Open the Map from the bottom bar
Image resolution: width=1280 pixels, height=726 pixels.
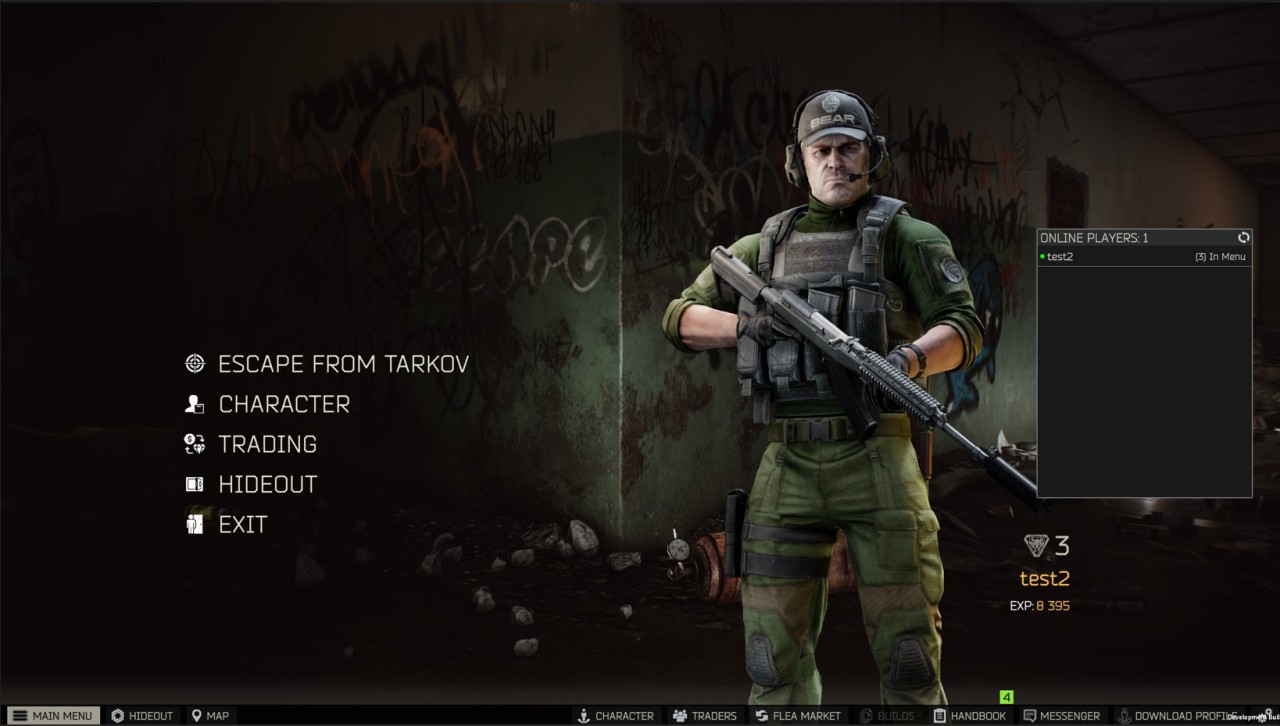click(211, 716)
